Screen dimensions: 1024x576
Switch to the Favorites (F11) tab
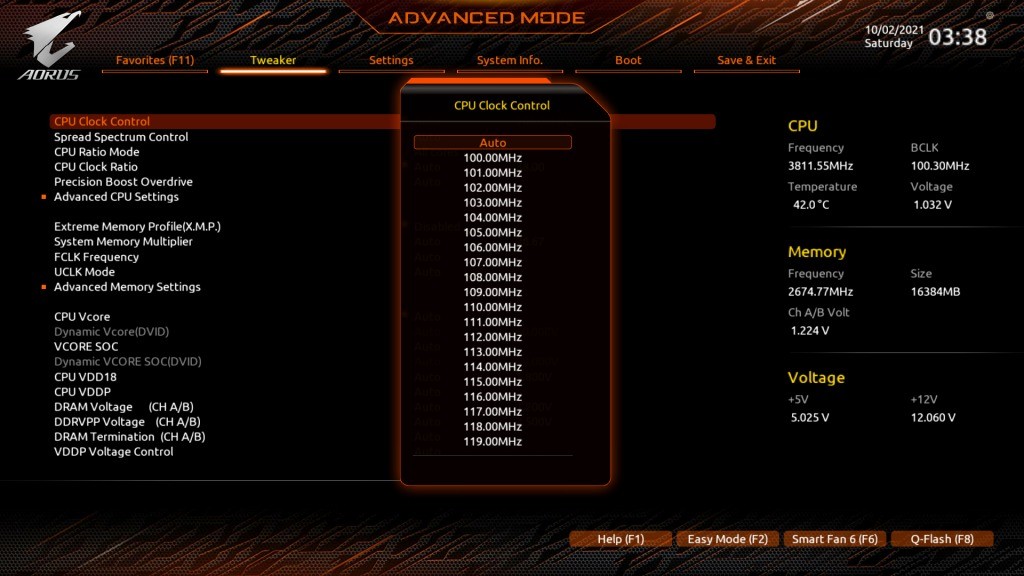[155, 60]
